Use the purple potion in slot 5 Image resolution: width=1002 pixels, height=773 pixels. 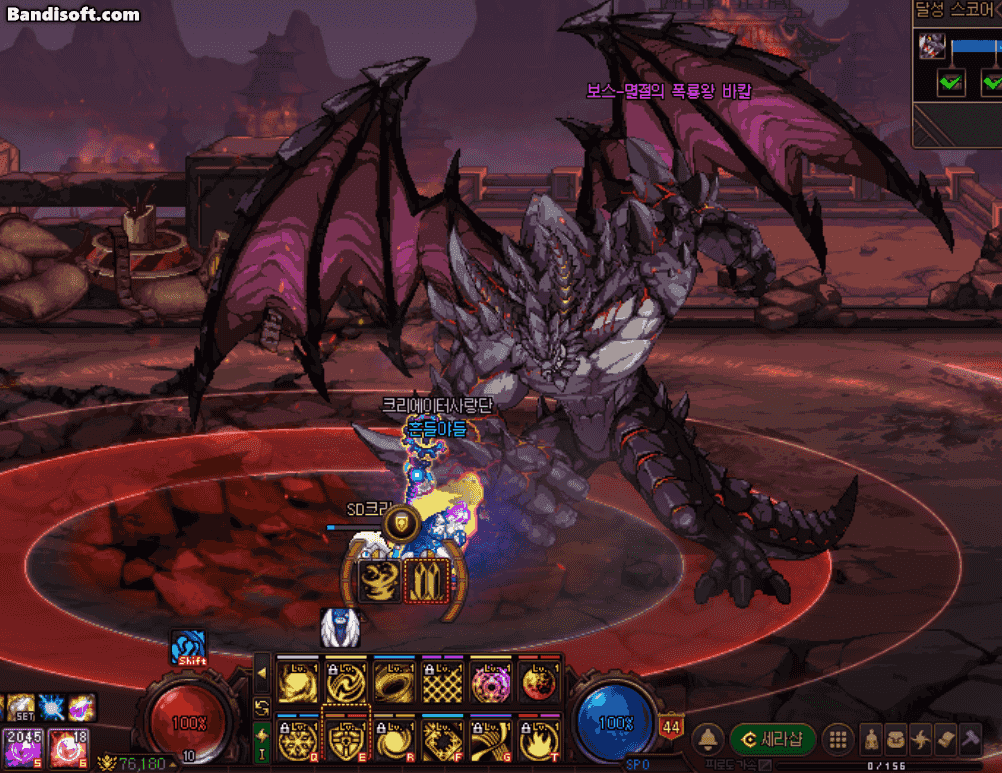pos(20,749)
